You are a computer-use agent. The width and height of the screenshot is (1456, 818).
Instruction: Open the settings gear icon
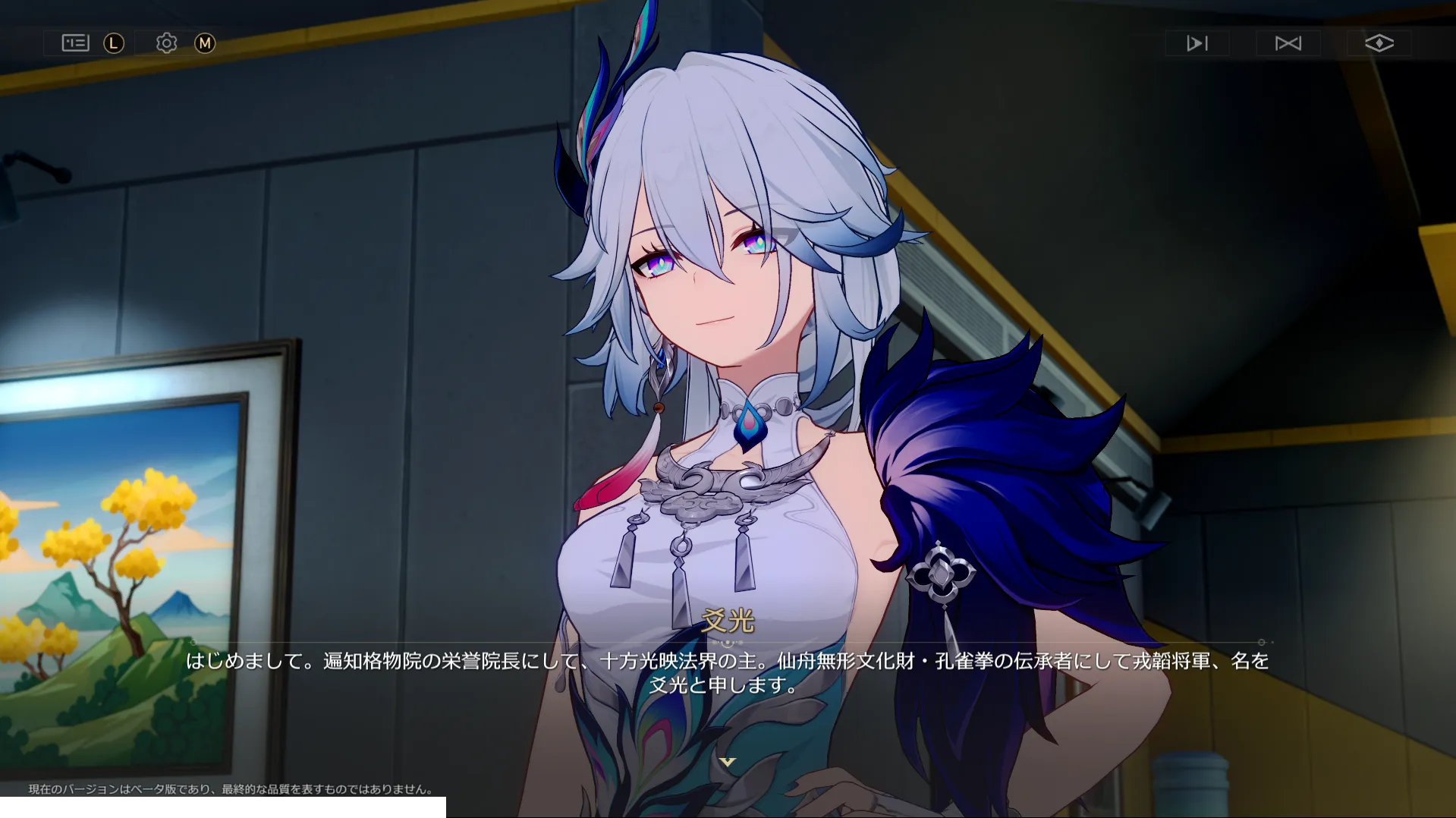point(166,43)
